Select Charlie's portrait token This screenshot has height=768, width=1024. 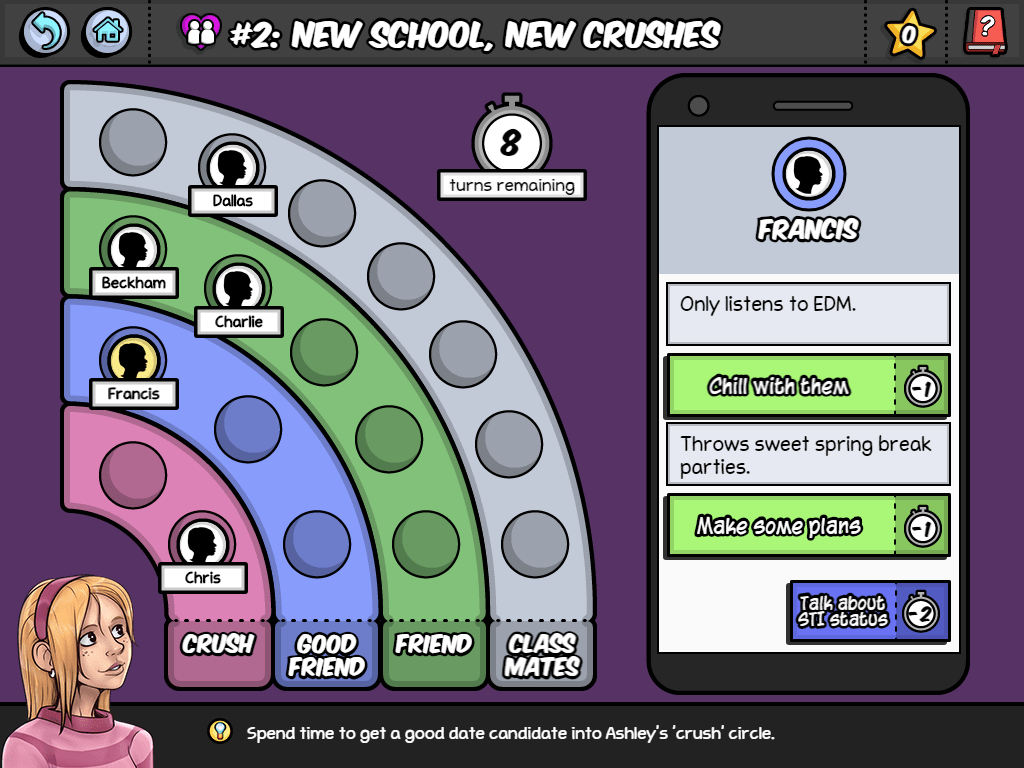point(238,287)
